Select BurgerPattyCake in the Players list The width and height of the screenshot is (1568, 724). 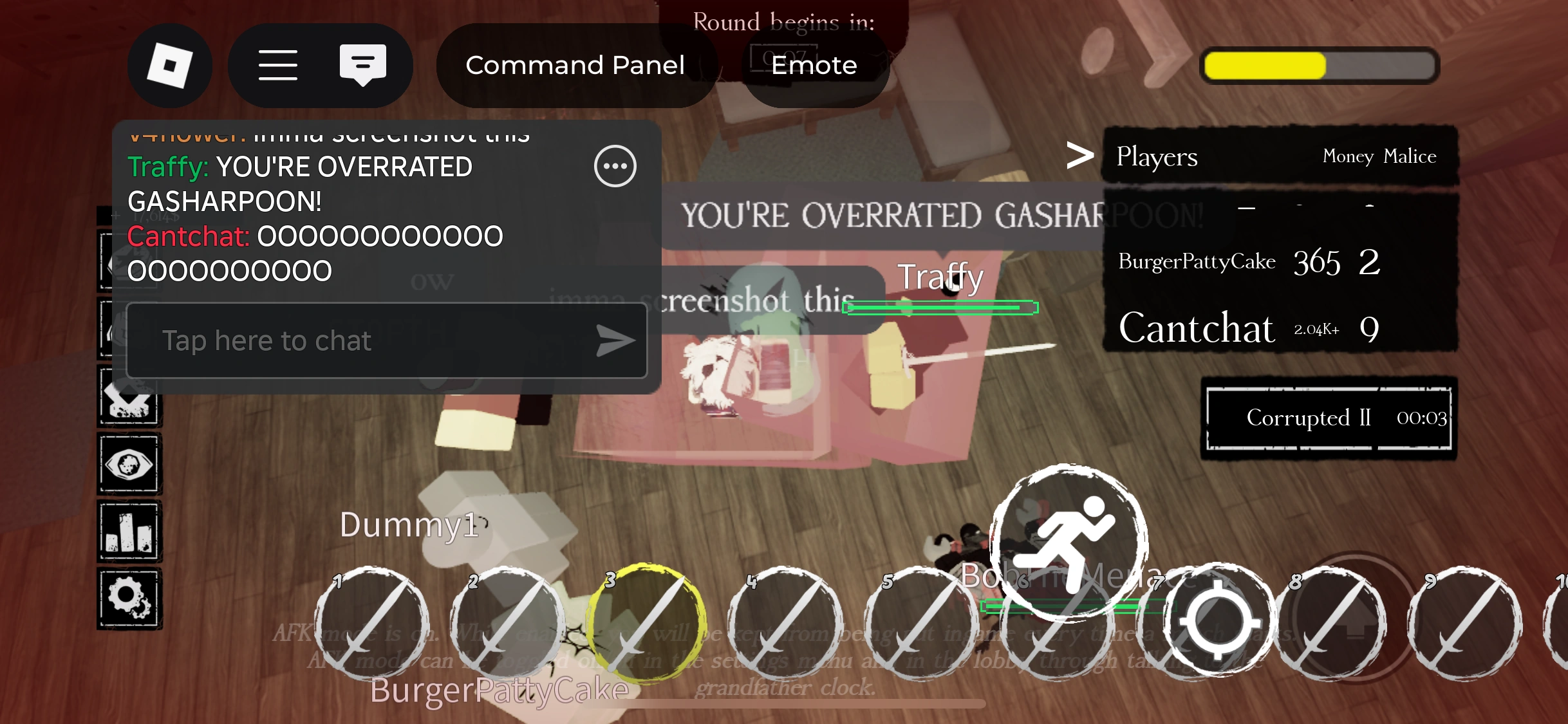pos(1195,262)
